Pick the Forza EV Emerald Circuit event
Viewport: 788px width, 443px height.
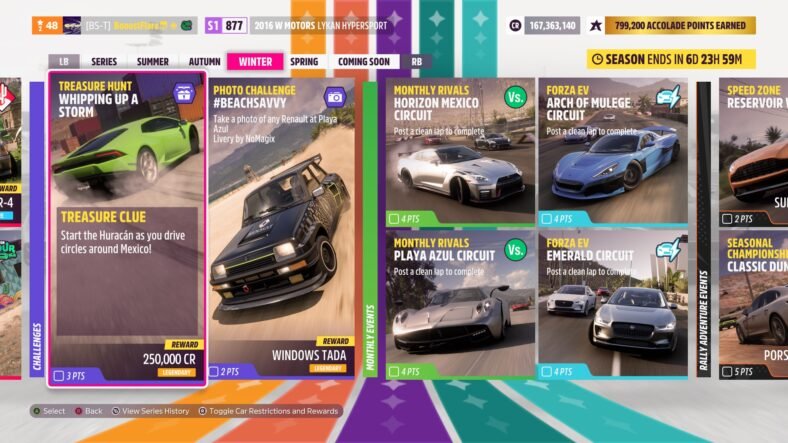[x=613, y=304]
